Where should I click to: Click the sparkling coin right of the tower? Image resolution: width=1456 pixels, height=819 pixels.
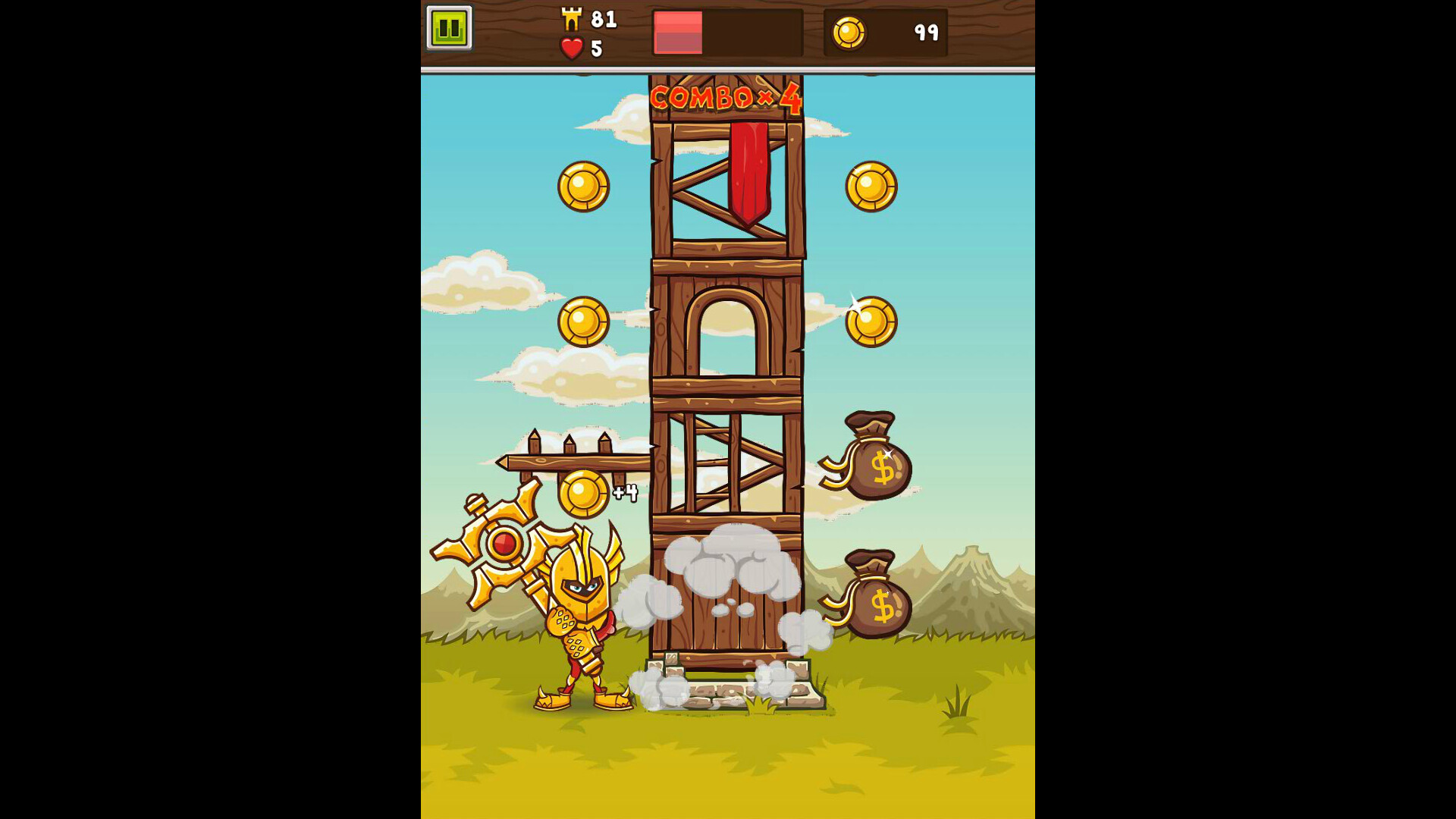point(871,321)
